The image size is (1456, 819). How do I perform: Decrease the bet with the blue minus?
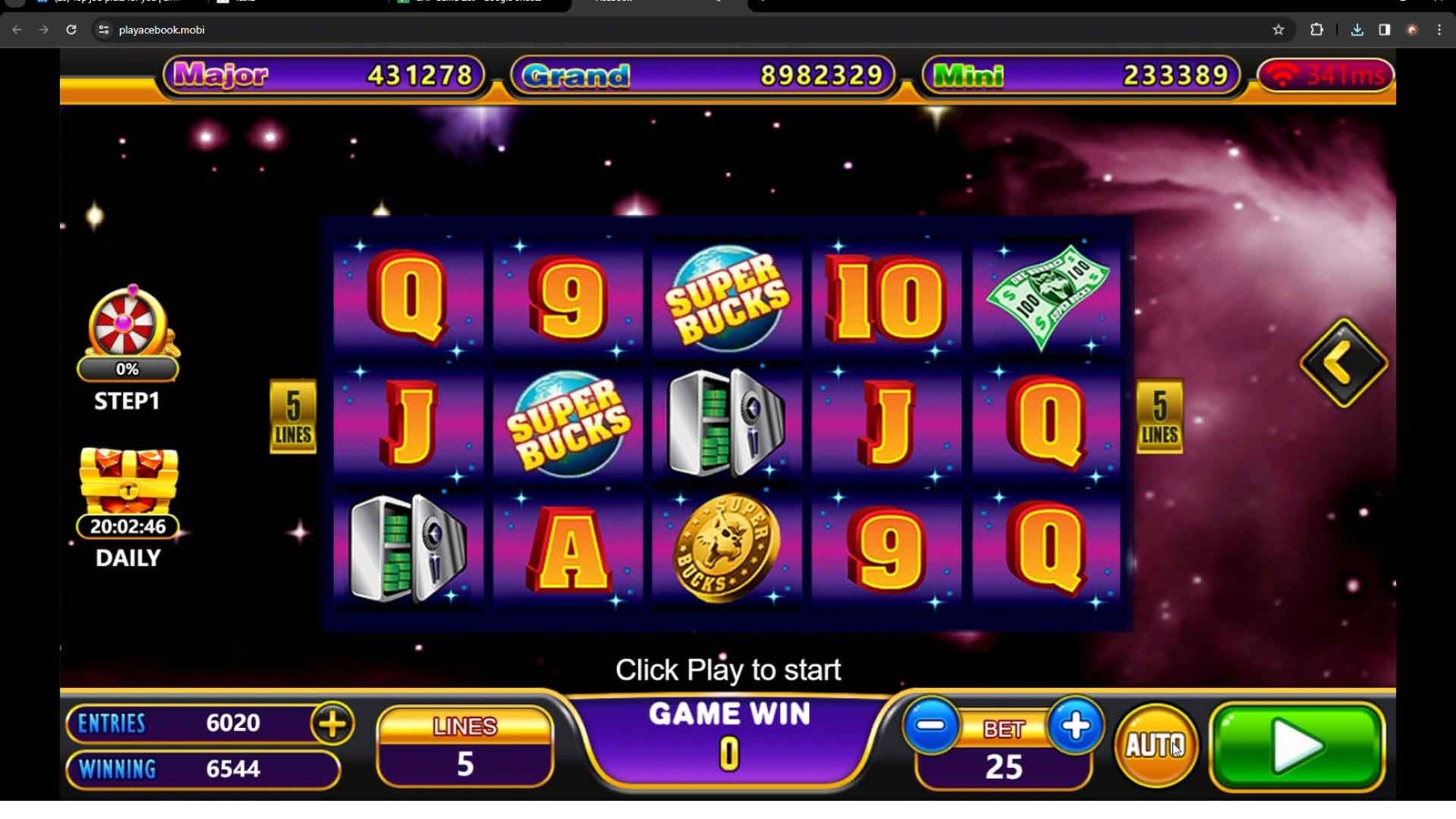931,726
